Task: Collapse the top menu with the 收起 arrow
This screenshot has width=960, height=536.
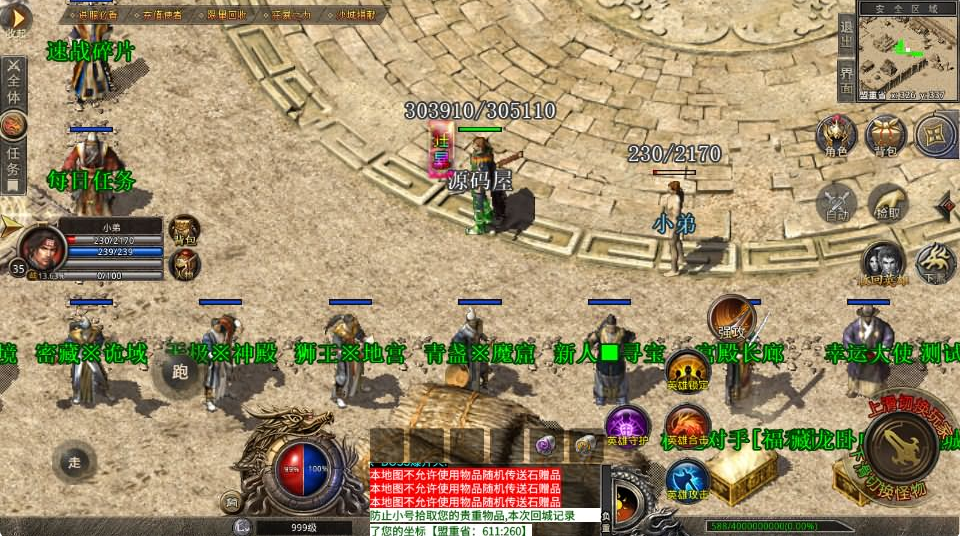Action: (x=15, y=20)
